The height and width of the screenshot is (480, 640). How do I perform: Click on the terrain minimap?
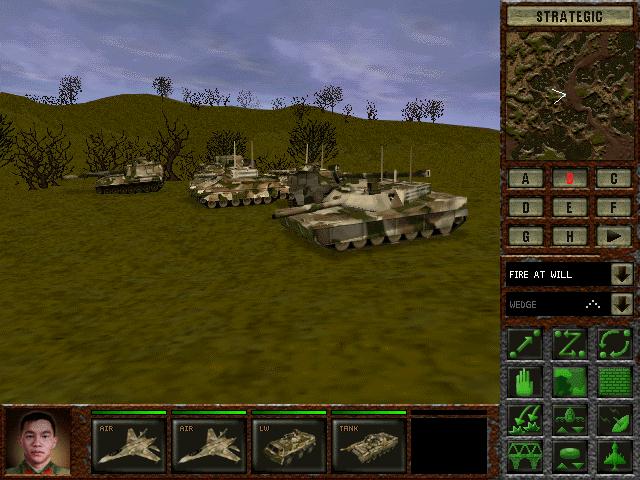coord(569,95)
